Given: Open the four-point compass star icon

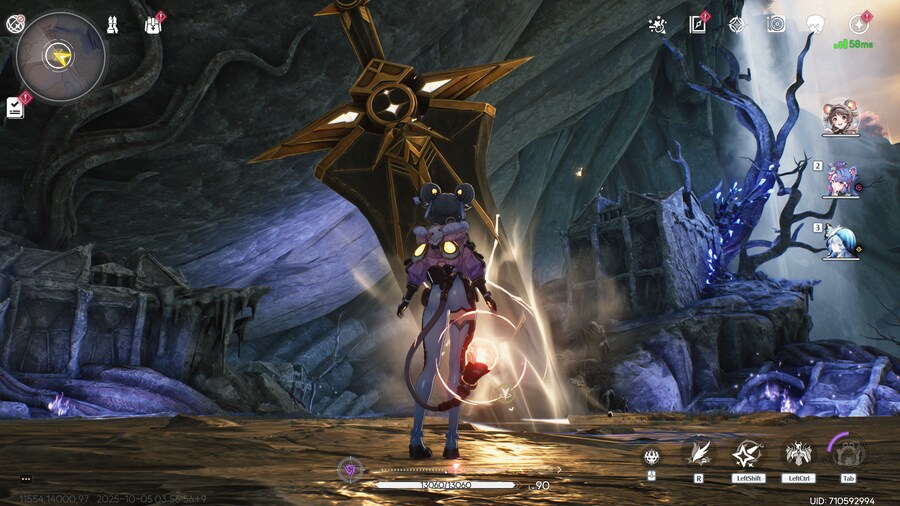Looking at the screenshot, I should click(737, 25).
